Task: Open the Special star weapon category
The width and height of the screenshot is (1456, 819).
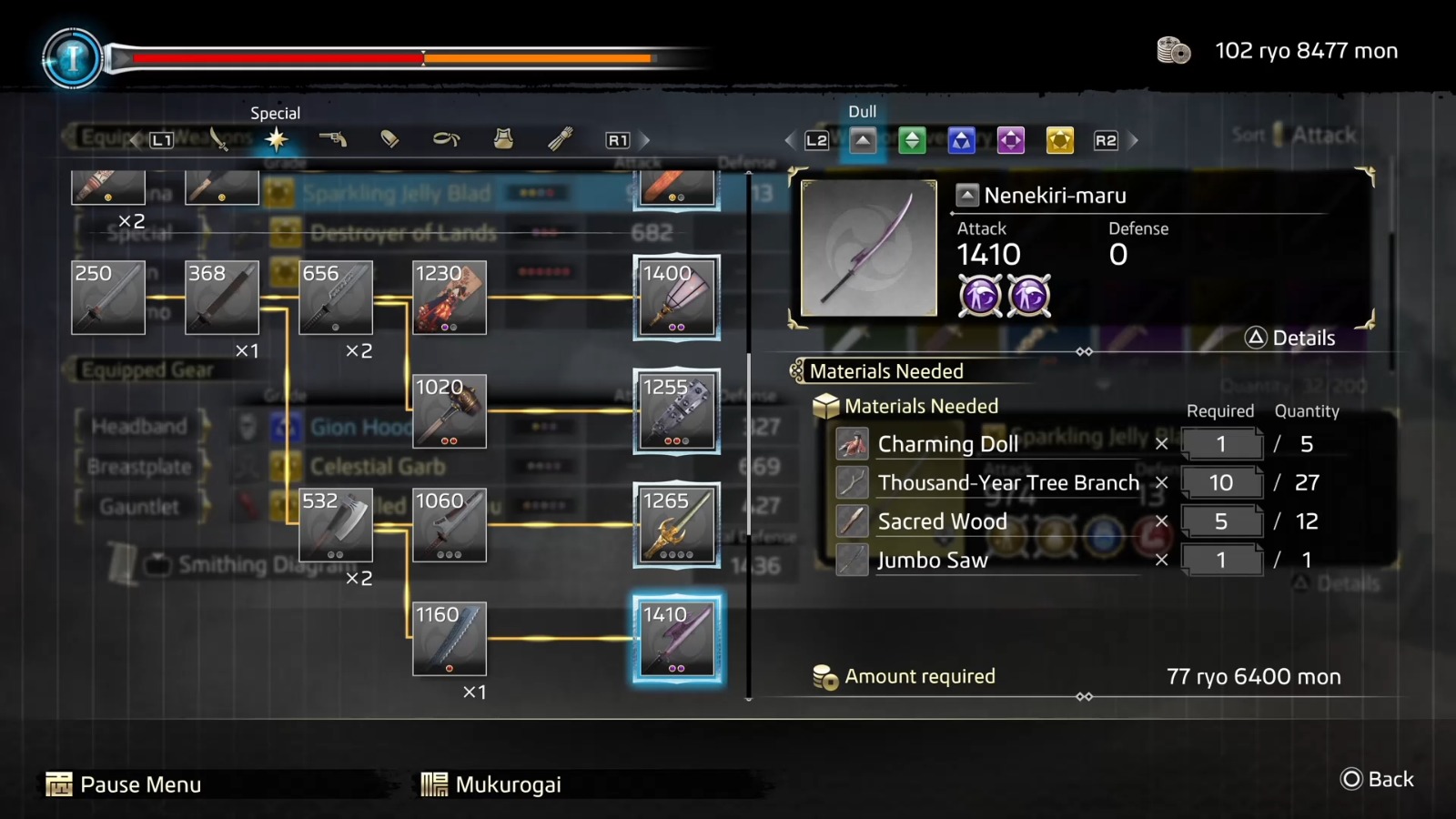Action: 278,139
